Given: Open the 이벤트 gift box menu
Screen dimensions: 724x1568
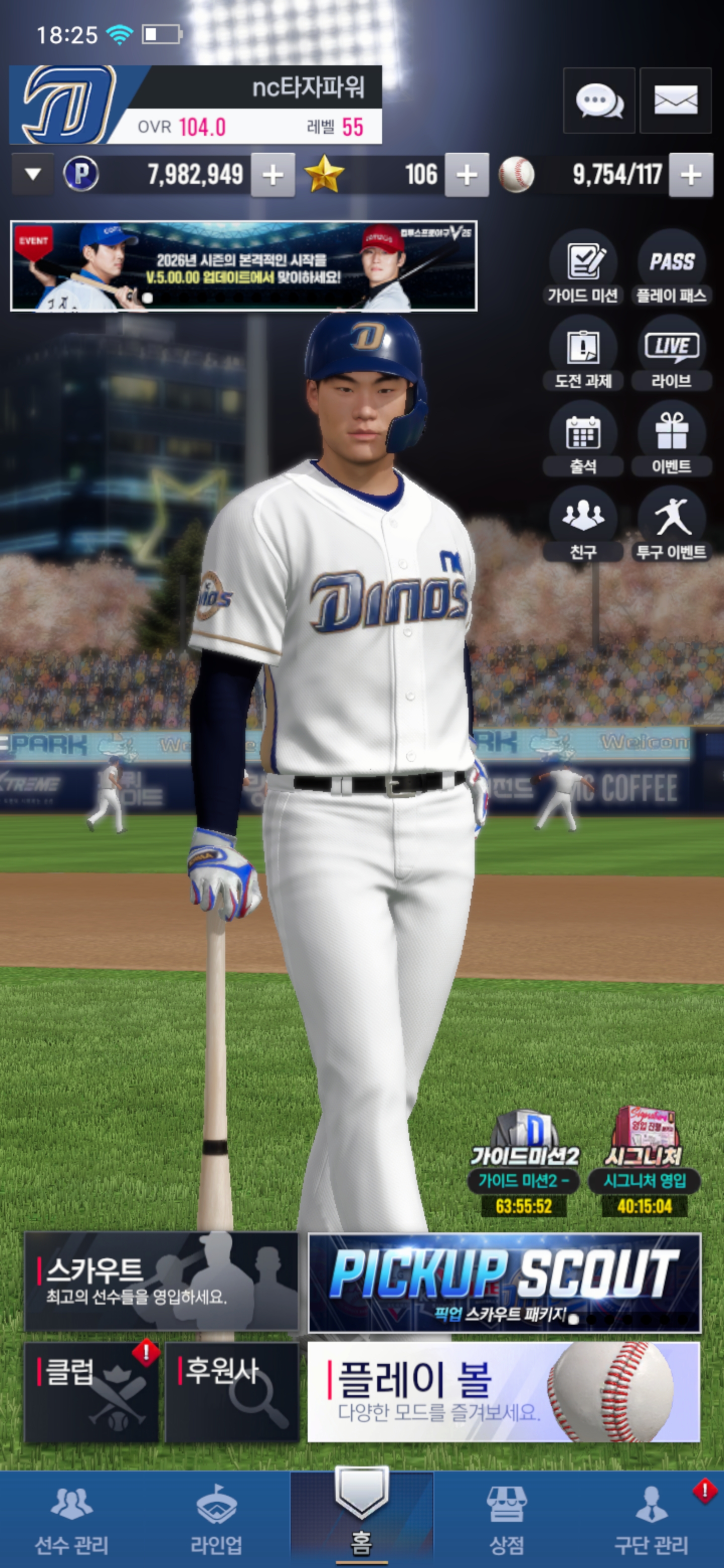Looking at the screenshot, I should click(672, 439).
